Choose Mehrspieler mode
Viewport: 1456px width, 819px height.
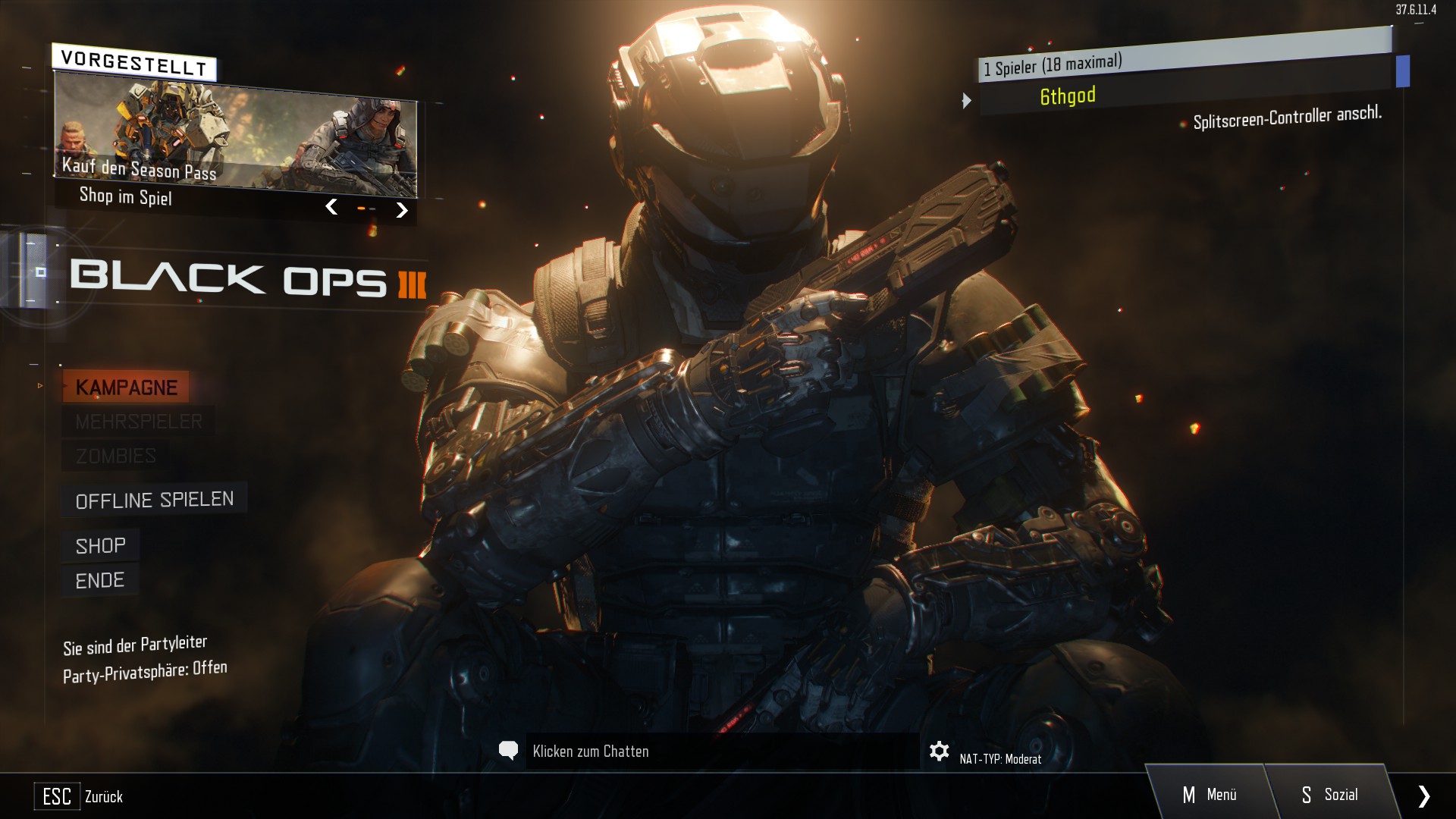coord(138,422)
